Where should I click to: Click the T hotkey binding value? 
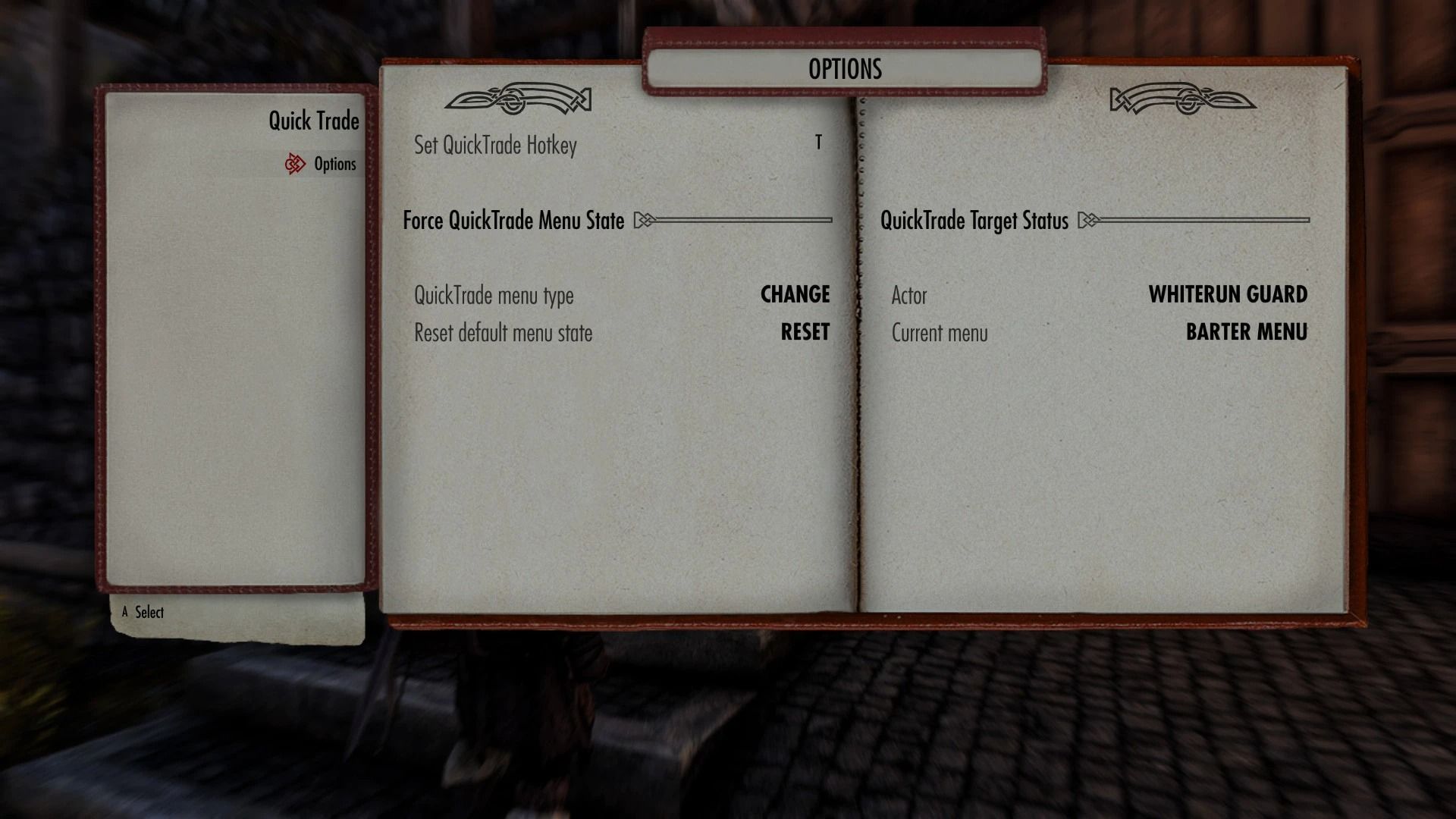pos(818,144)
